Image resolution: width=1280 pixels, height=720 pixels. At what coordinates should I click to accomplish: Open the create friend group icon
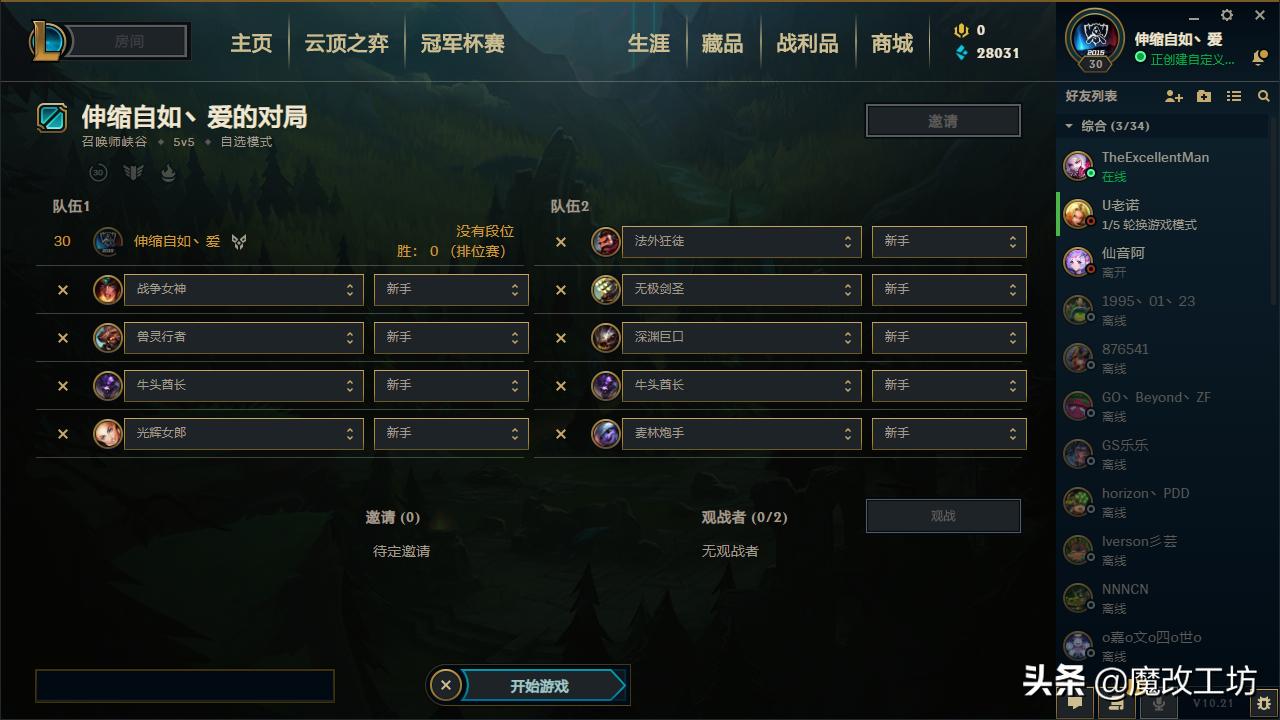[1203, 96]
